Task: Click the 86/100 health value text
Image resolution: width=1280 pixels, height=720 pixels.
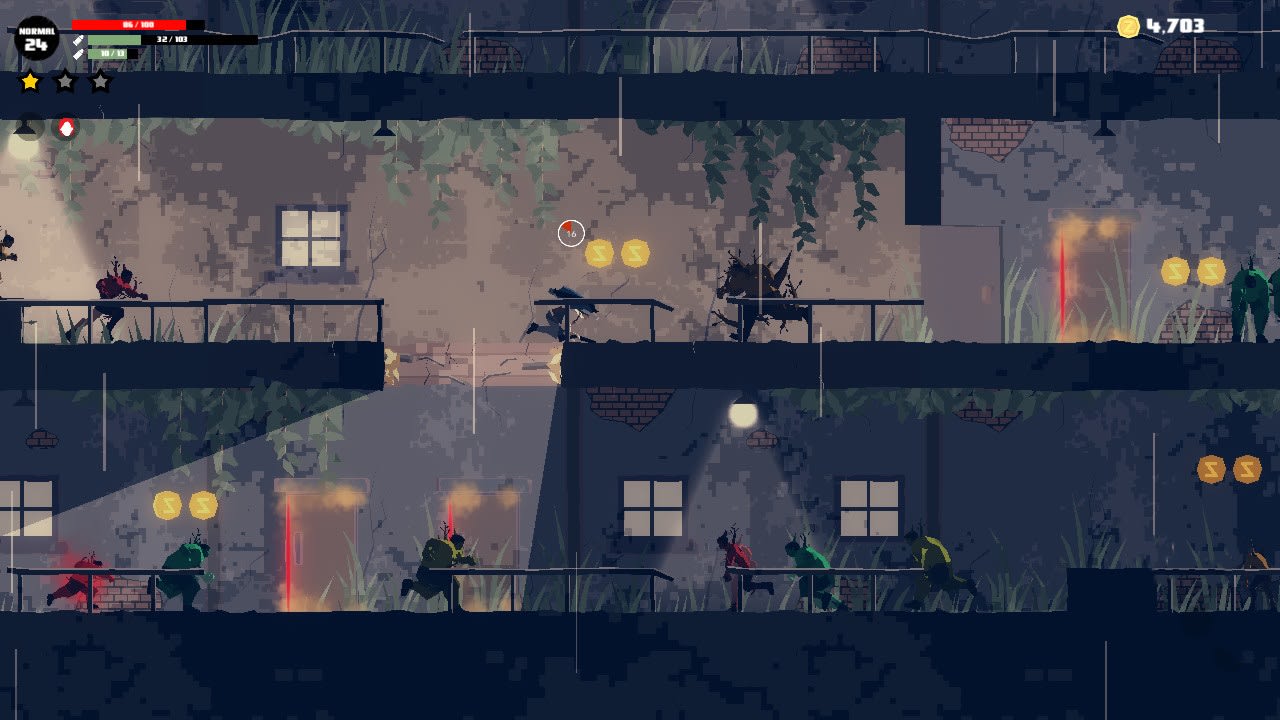Action: (x=138, y=23)
